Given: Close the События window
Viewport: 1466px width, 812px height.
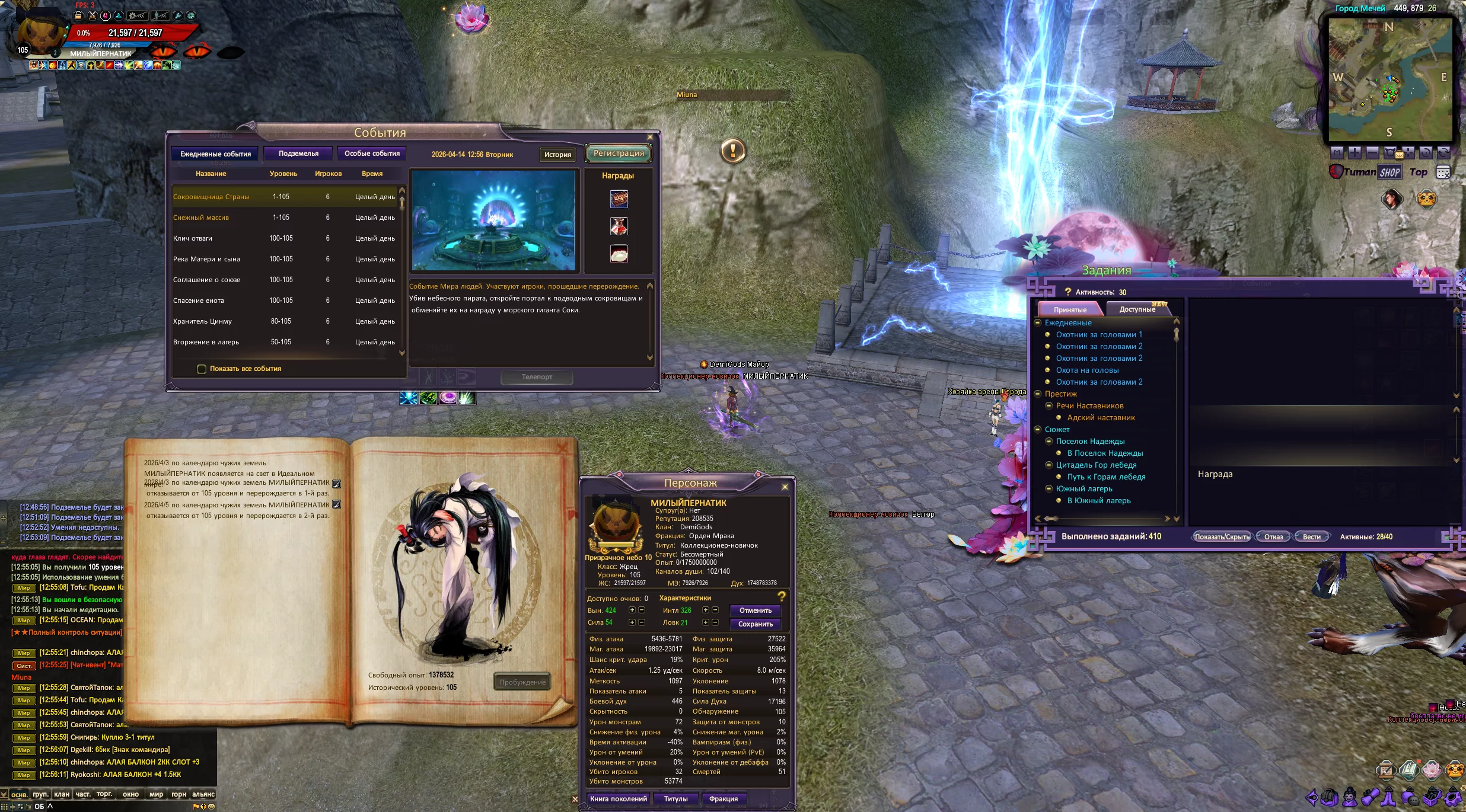Looking at the screenshot, I should pyautogui.click(x=650, y=137).
